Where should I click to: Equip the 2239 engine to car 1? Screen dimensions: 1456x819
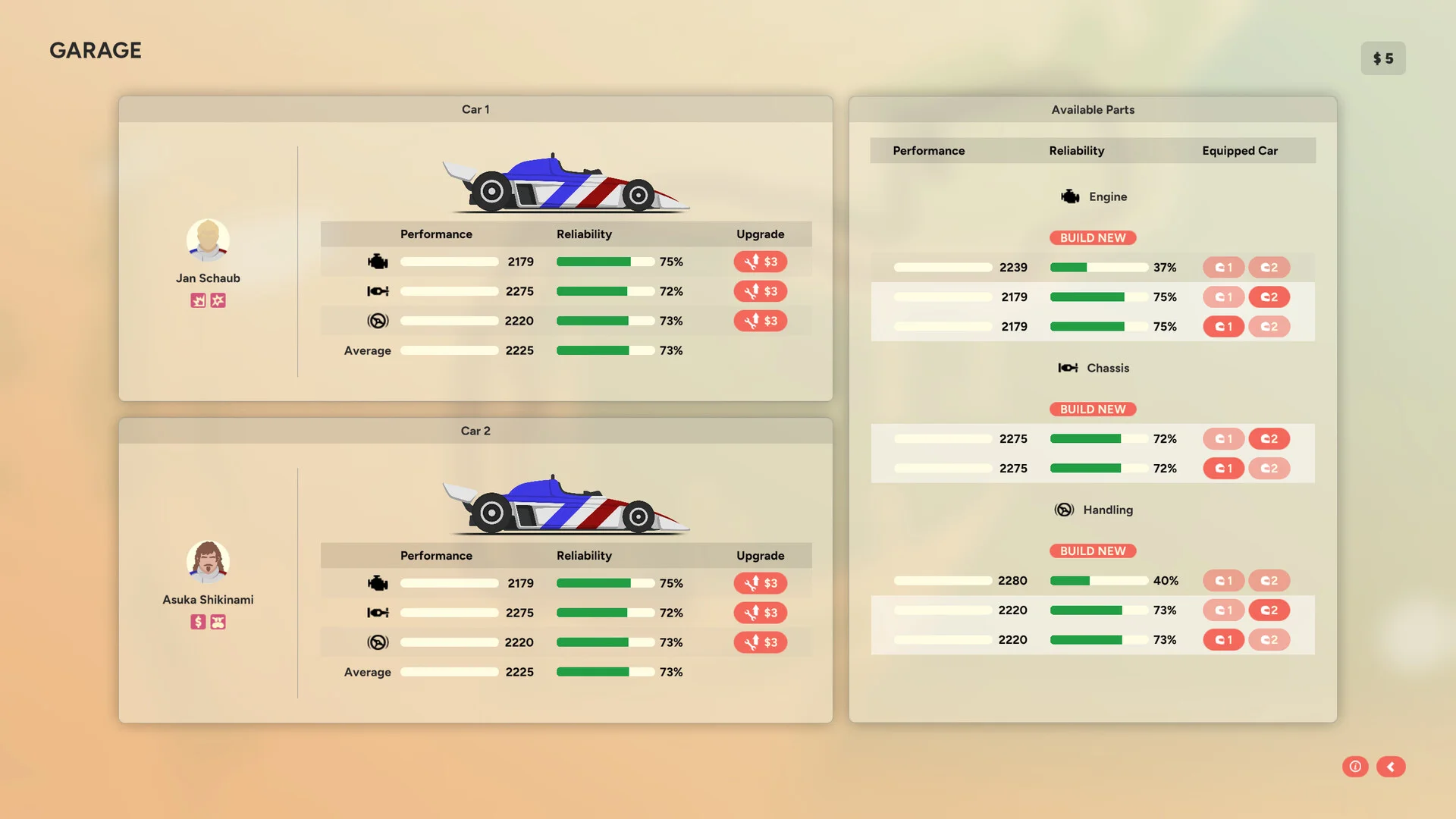[1223, 268]
